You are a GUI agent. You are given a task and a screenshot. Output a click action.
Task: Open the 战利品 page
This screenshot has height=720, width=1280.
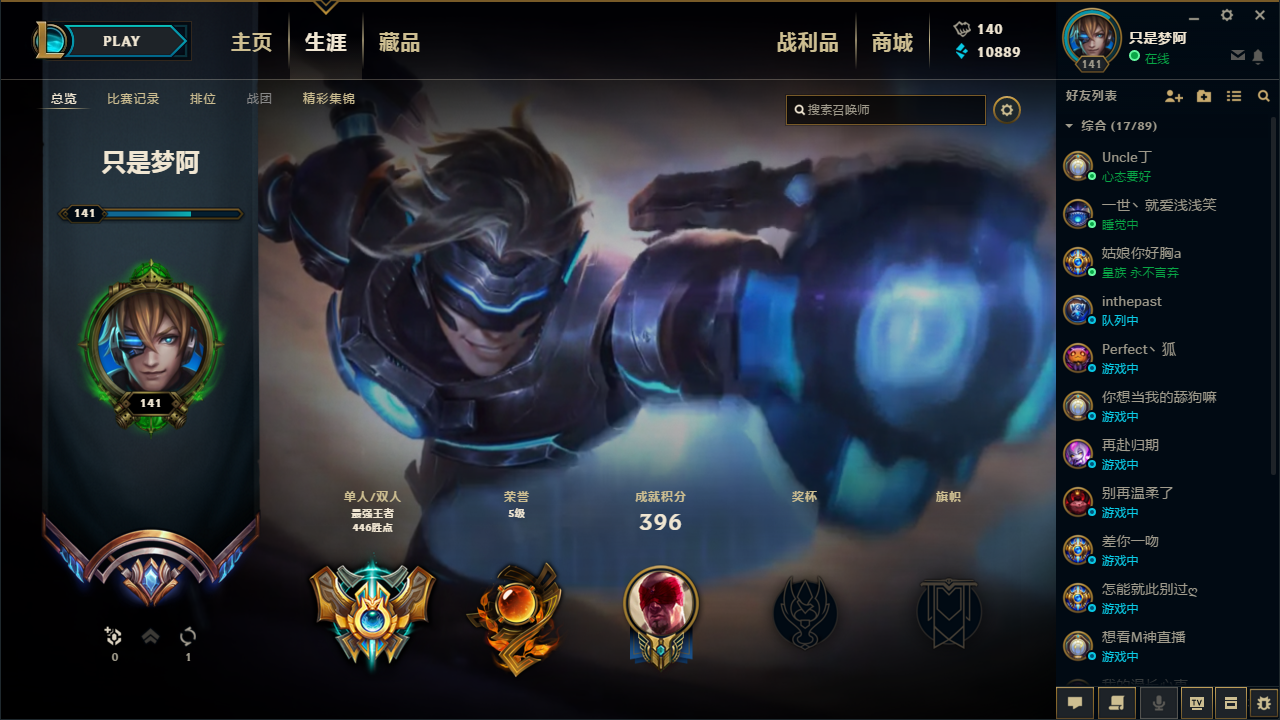(x=806, y=41)
